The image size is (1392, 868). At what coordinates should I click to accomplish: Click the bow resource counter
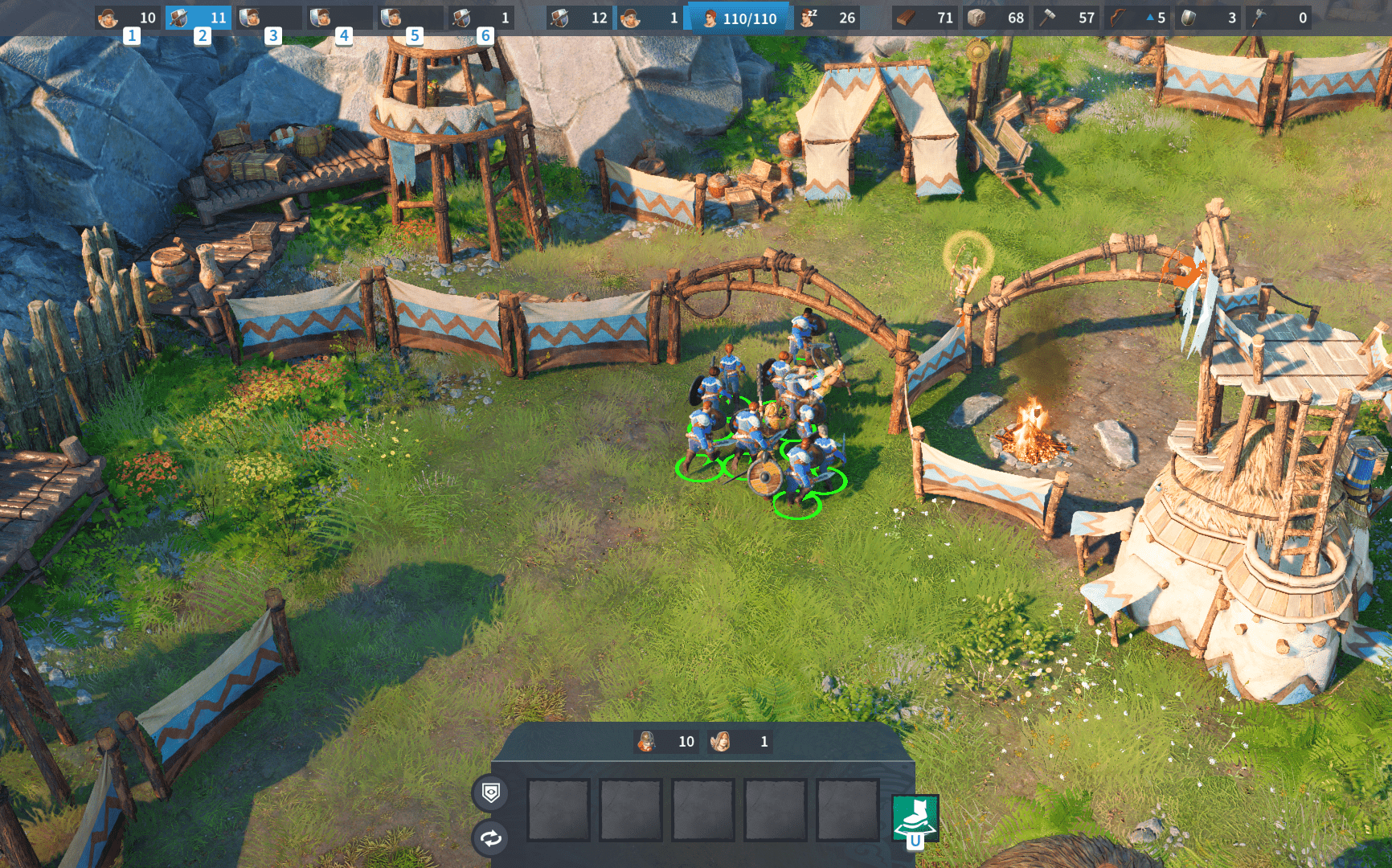pyautogui.click(x=1137, y=18)
